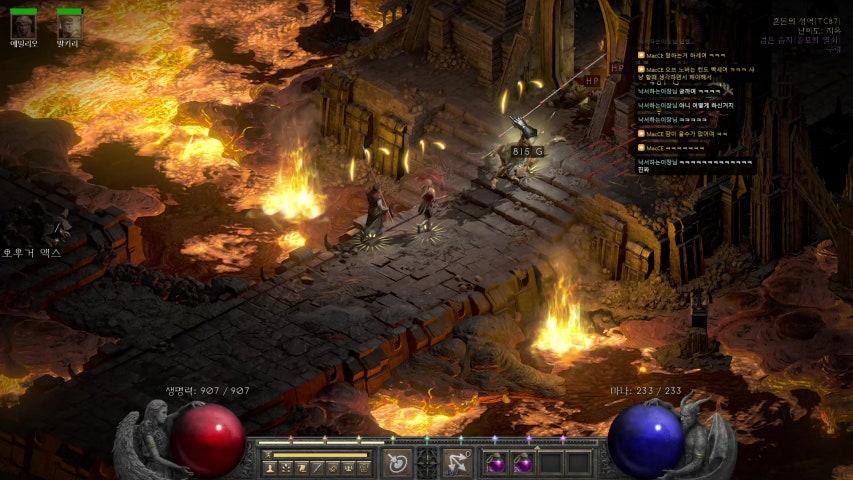Screen dimensions: 853x480
Task: Select the 발키리 Valkyrie portrait
Action: tap(69, 26)
